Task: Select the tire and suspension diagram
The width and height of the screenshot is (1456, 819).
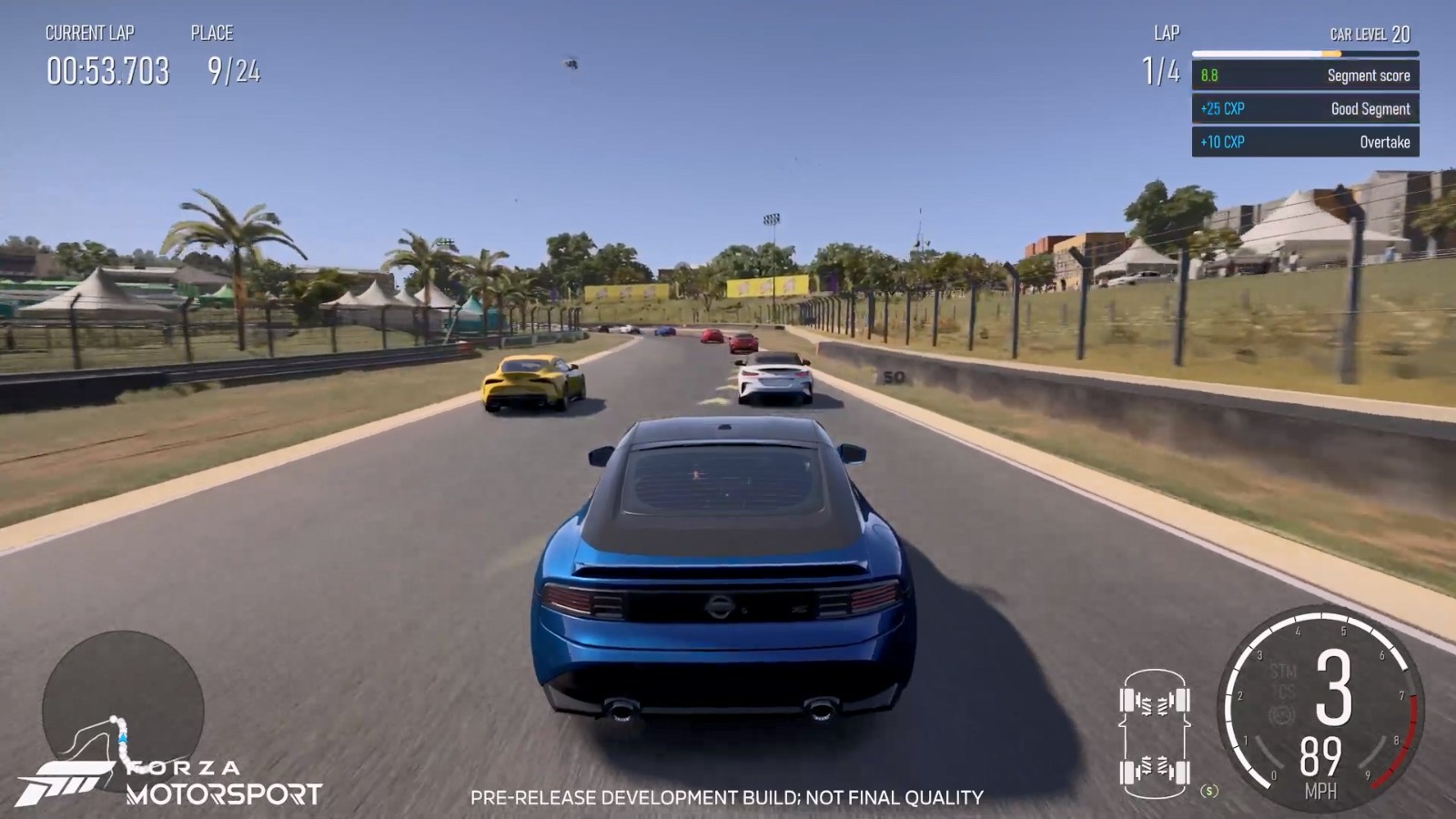Action: click(x=1155, y=729)
